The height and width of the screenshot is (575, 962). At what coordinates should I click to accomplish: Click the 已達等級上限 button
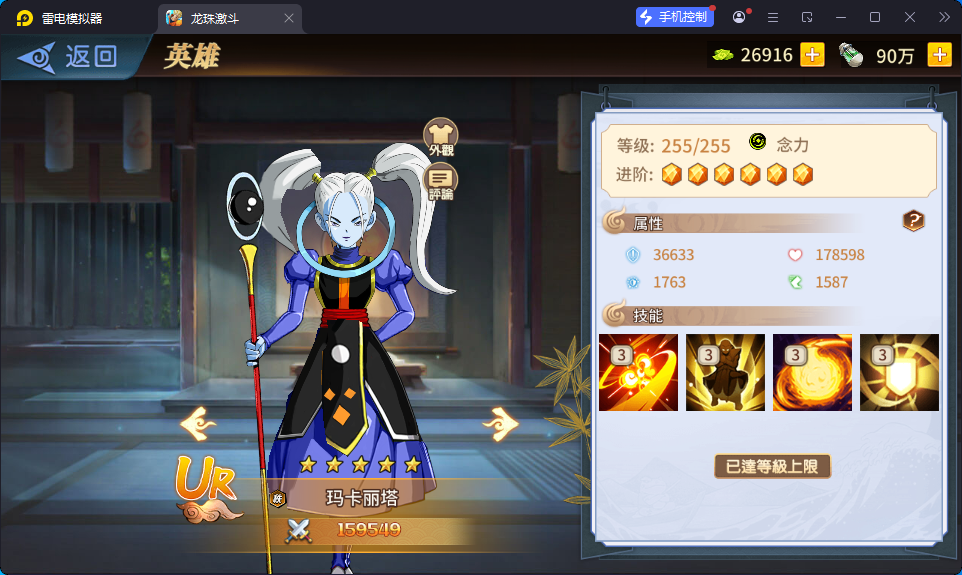pyautogui.click(x=772, y=466)
